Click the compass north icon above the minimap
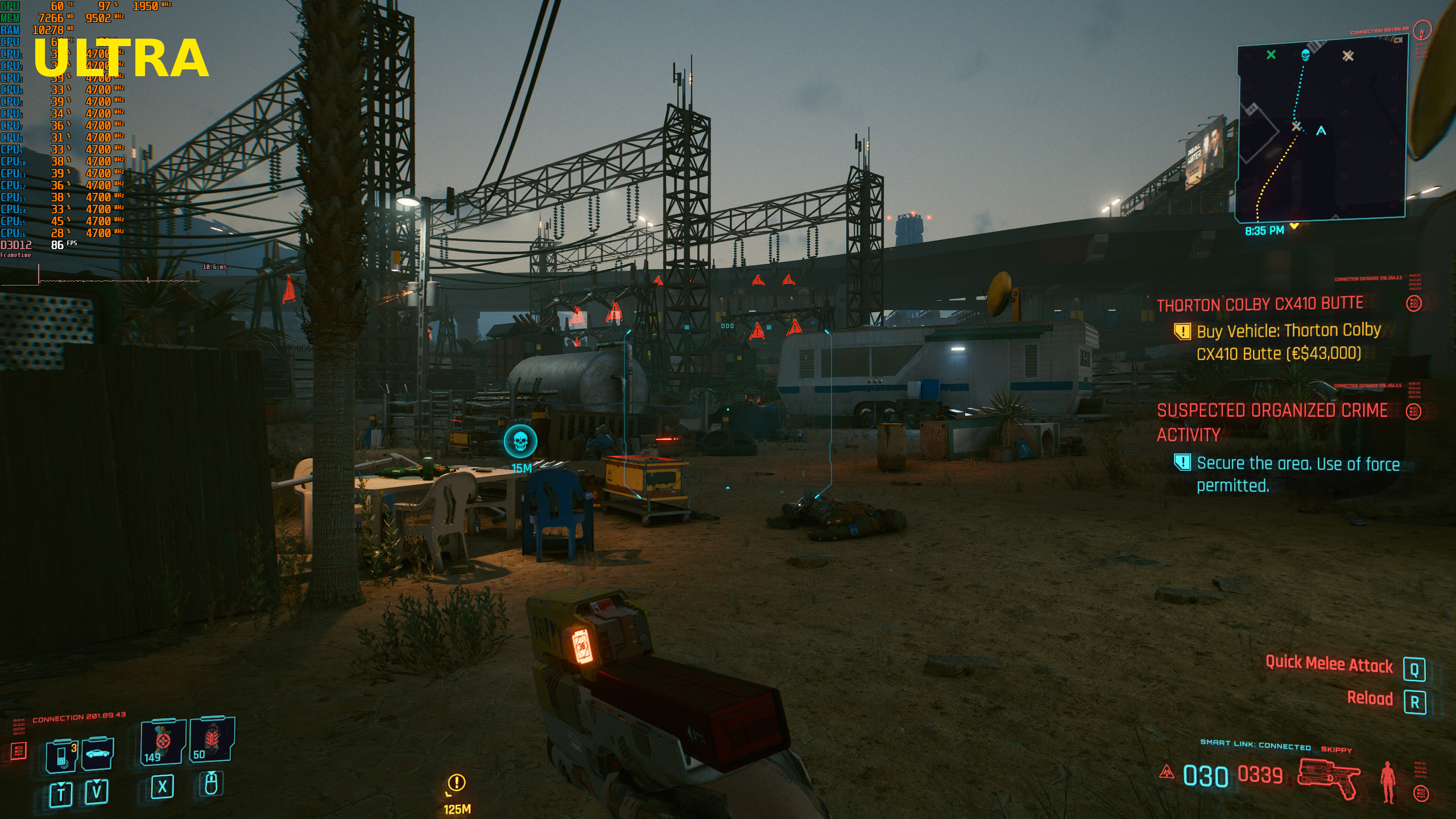 click(1422, 31)
